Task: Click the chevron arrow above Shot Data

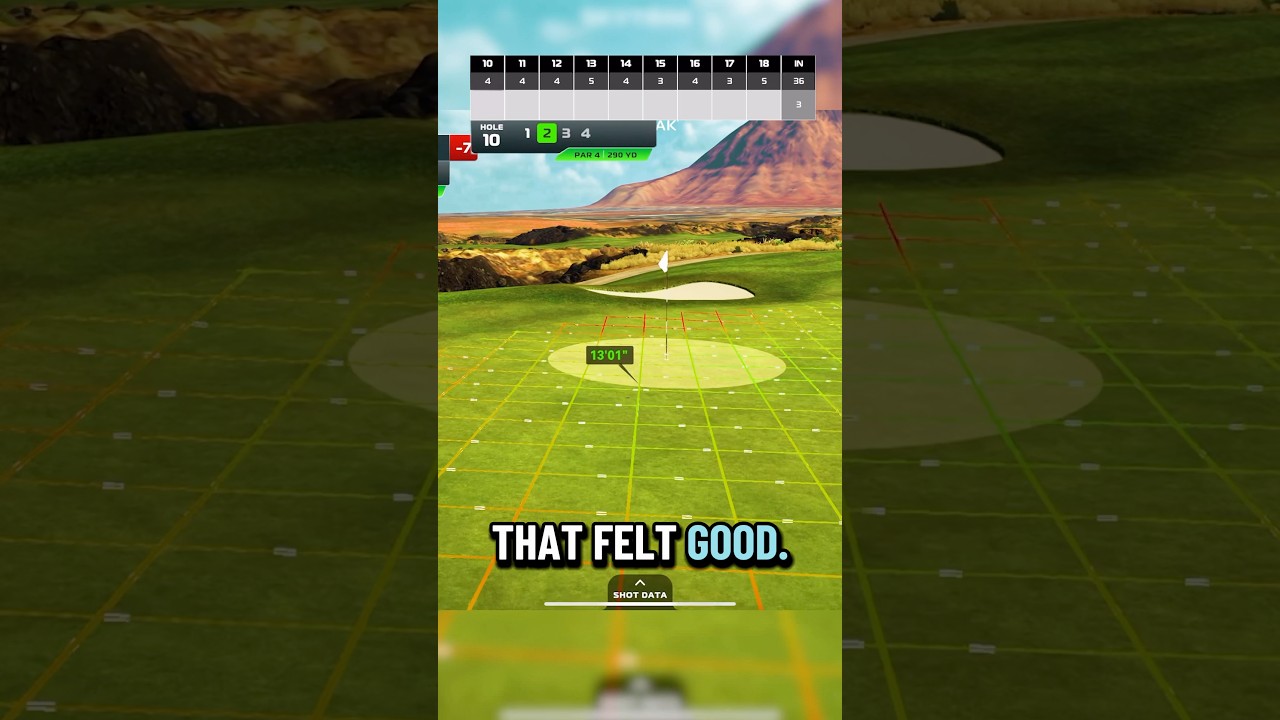Action: coord(640,581)
